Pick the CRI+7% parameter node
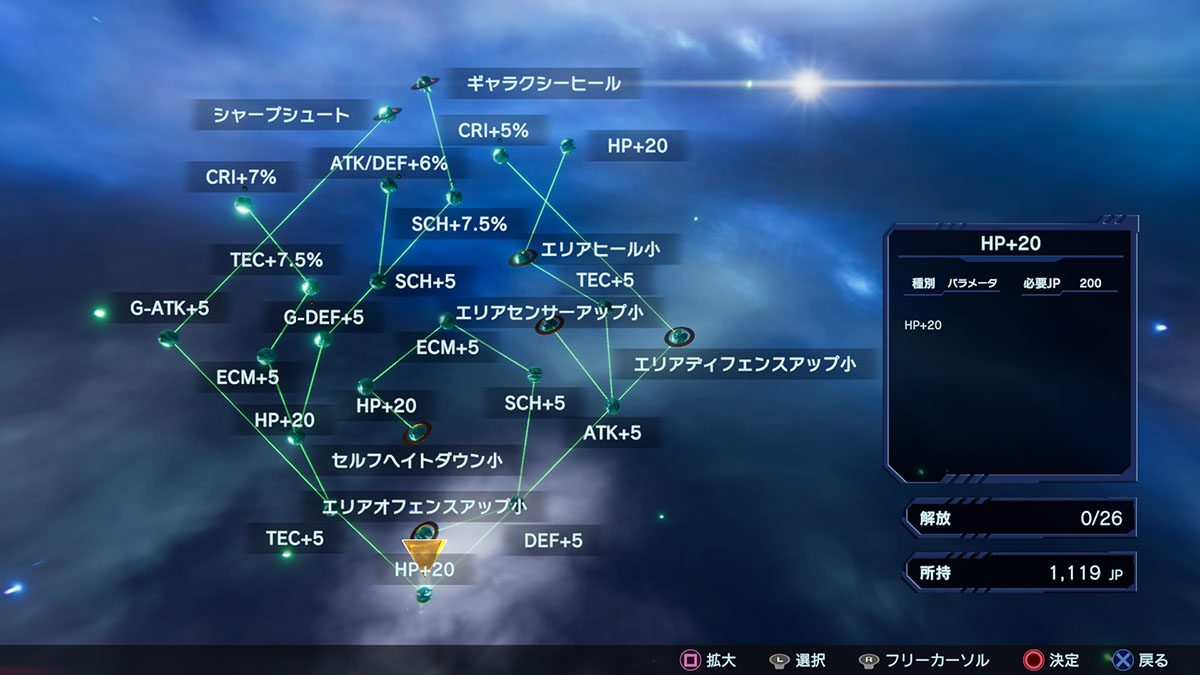 [243, 206]
